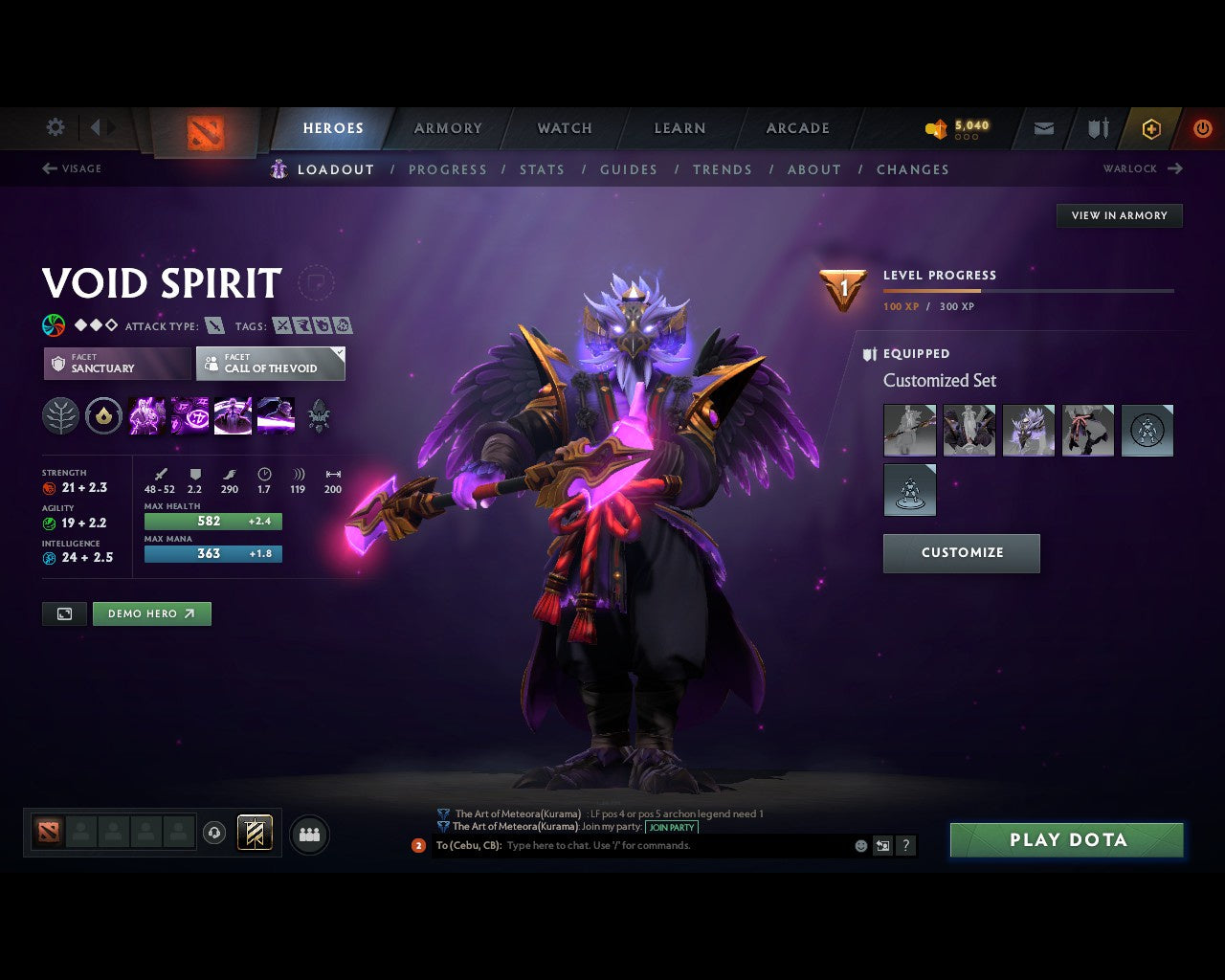Click the View in Armory button
The width and height of the screenshot is (1225, 980).
[x=1119, y=215]
